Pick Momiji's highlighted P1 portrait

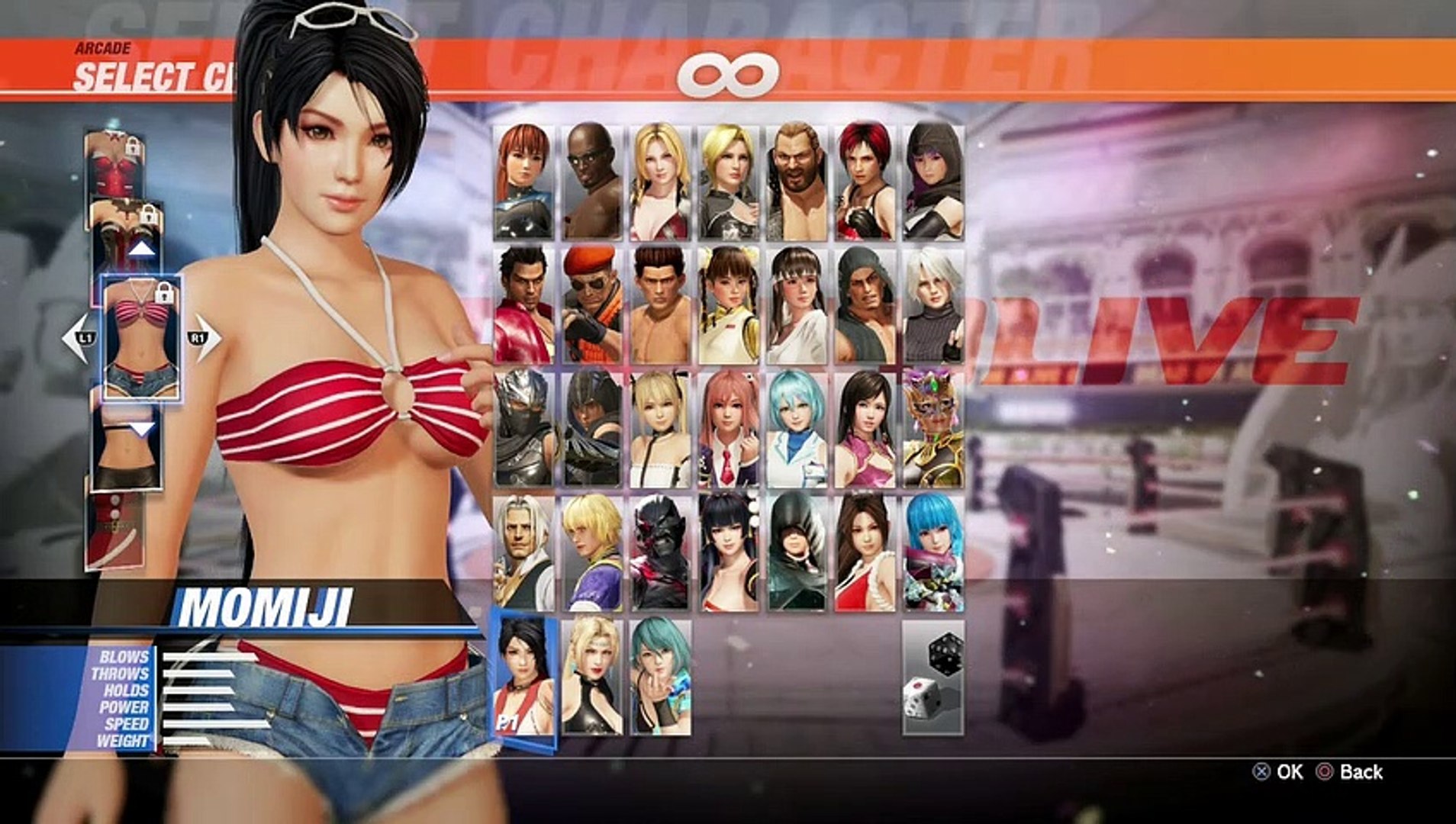(x=523, y=678)
